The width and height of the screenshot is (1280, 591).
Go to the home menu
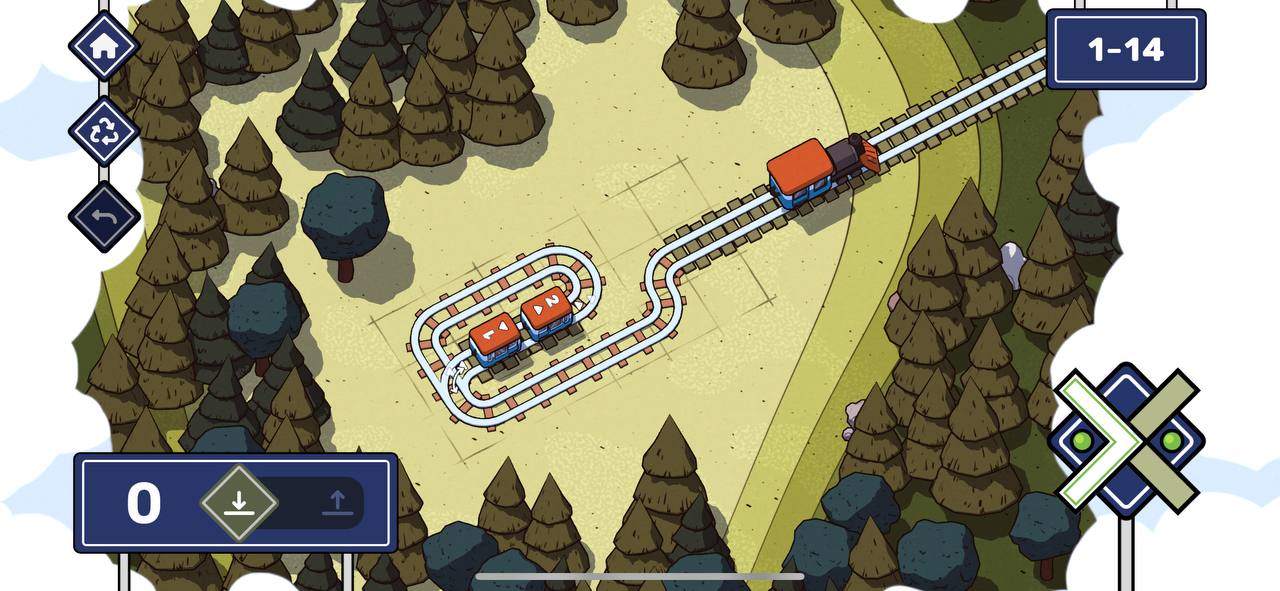104,46
